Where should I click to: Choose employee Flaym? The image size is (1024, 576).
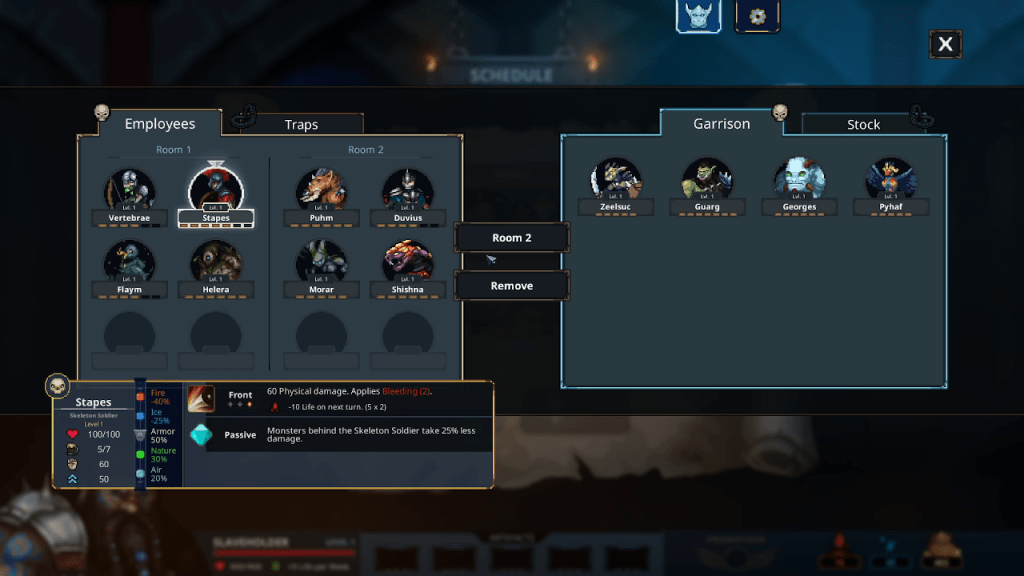click(130, 262)
